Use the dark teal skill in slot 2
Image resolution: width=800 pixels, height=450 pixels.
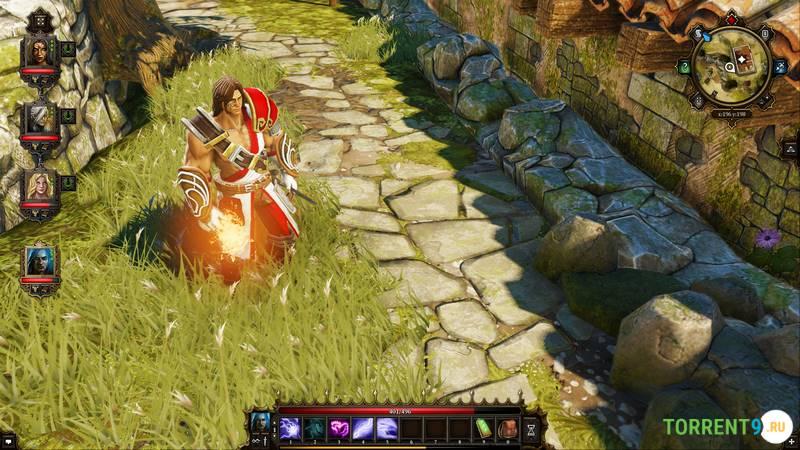coord(314,429)
